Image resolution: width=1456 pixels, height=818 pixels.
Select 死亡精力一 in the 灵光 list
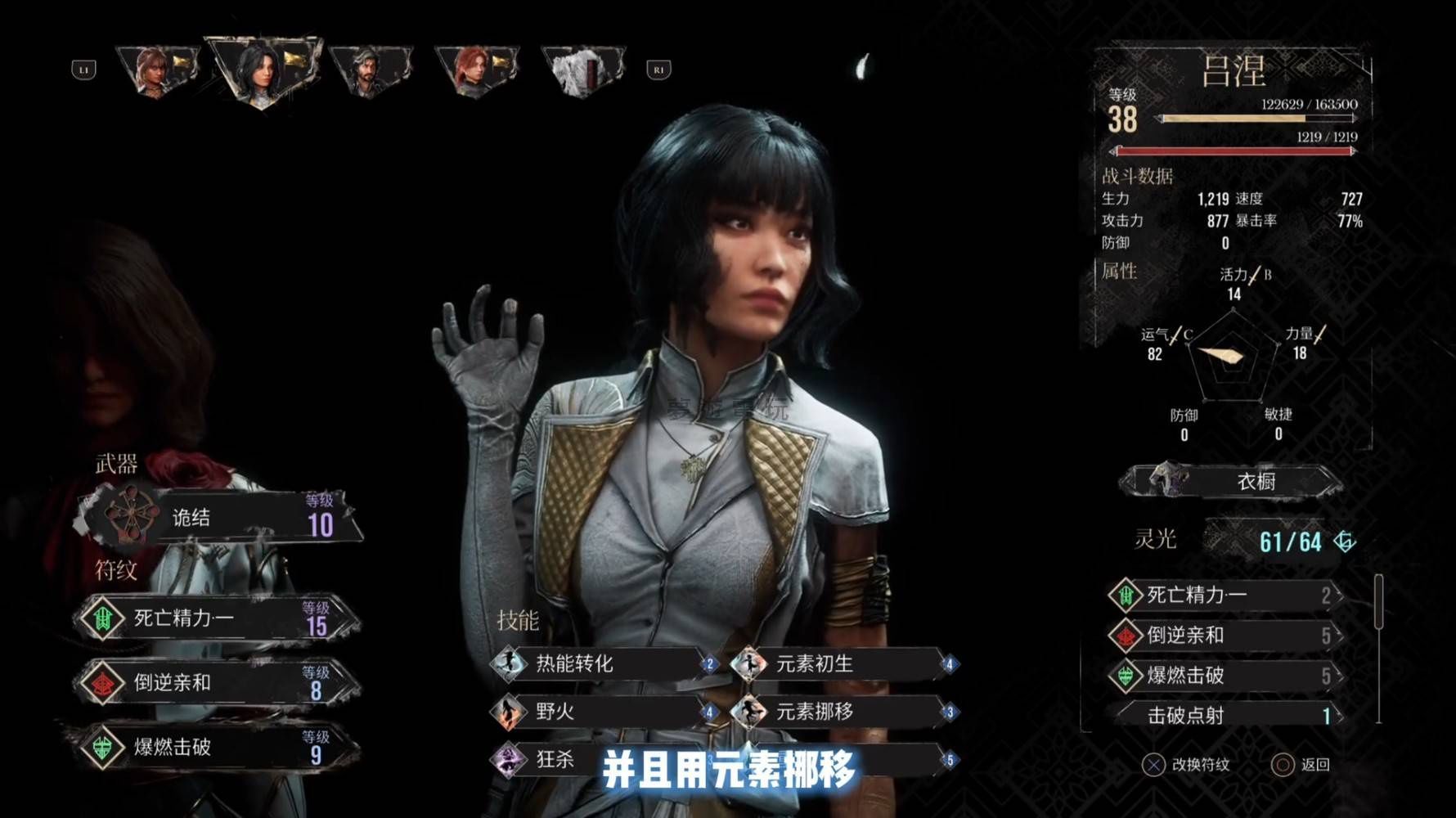point(1225,595)
